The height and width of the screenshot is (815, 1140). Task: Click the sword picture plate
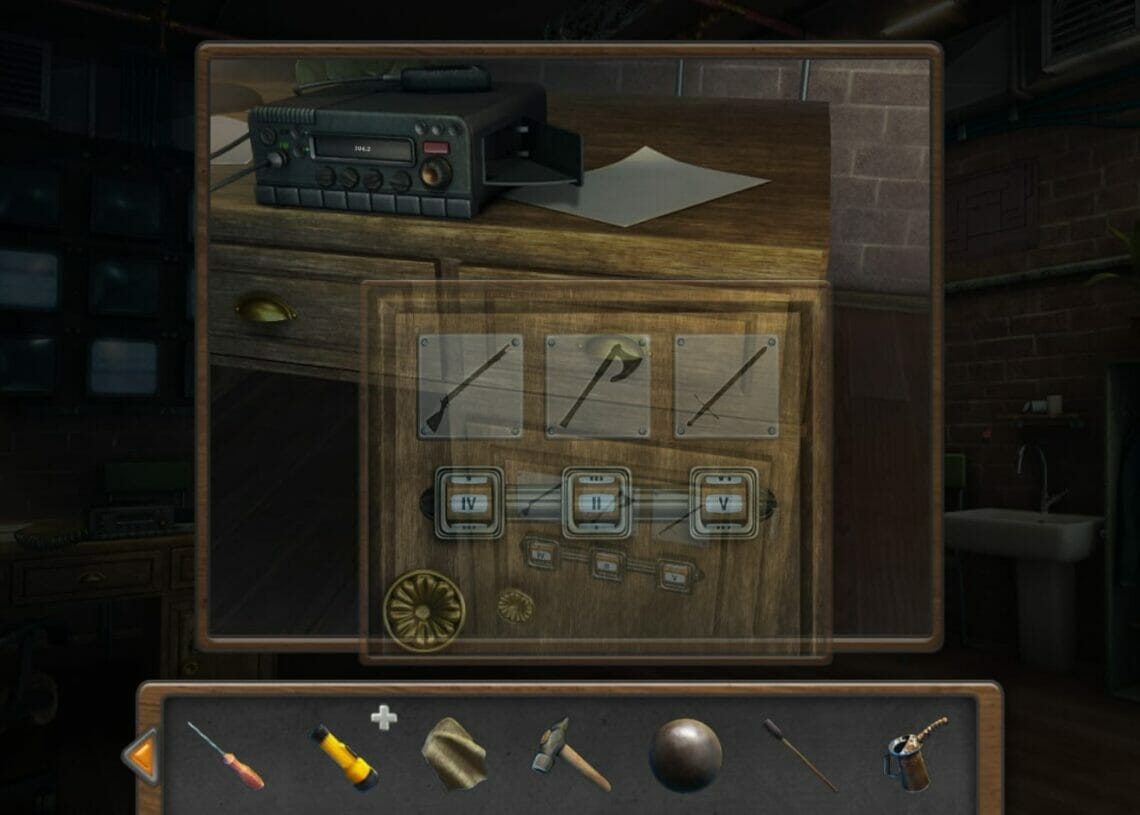[x=726, y=386]
